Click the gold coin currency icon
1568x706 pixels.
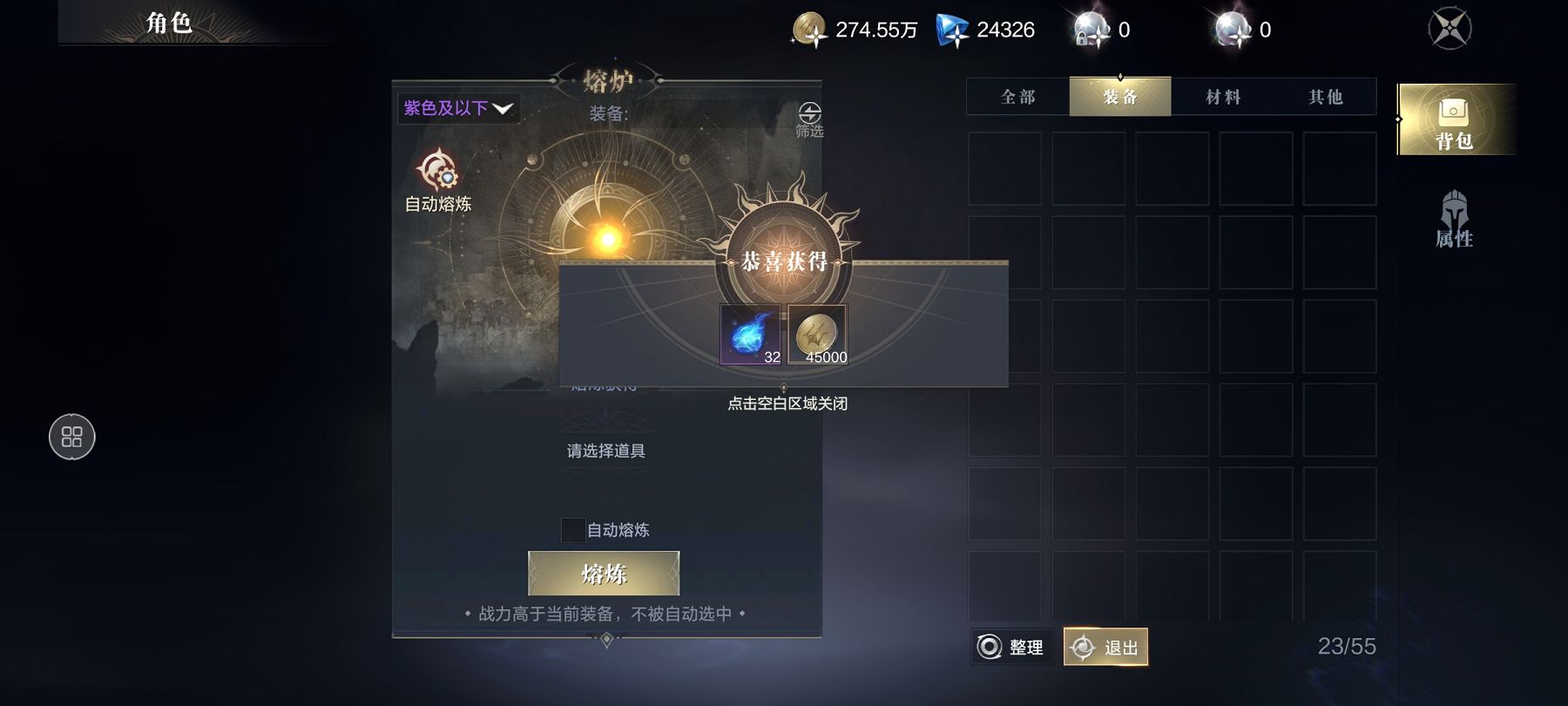pos(809,30)
